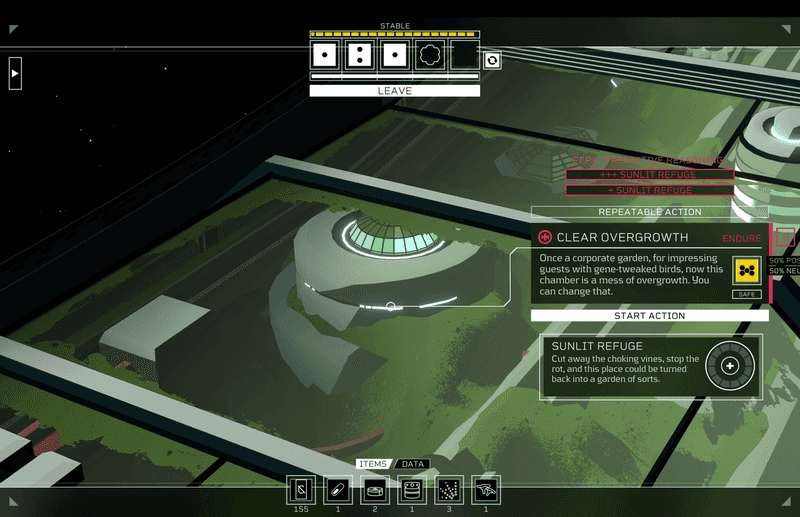This screenshot has height=517, width=800.
Task: Pick the round tin item with count 2
Action: [375, 489]
